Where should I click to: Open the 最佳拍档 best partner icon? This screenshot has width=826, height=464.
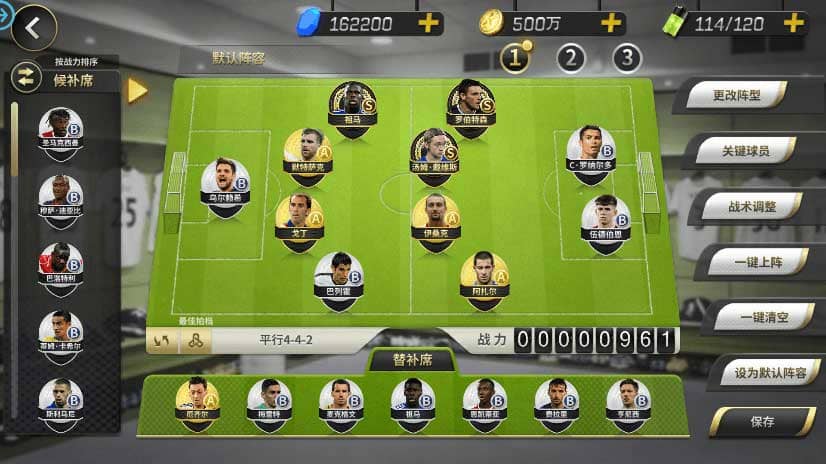(x=195, y=341)
